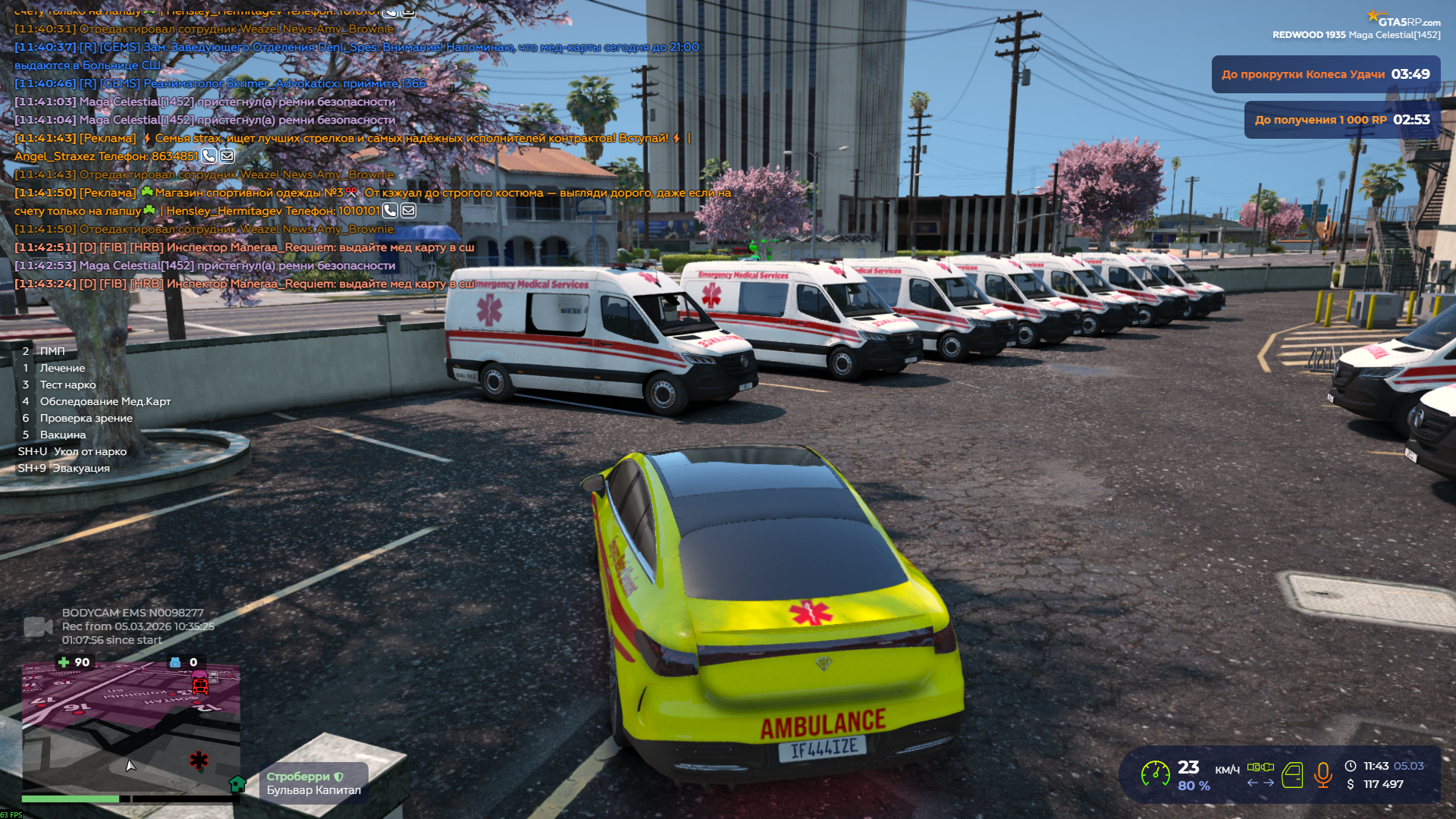This screenshot has width=1456, height=819.
Task: Open the minimap
Action: click(130, 728)
